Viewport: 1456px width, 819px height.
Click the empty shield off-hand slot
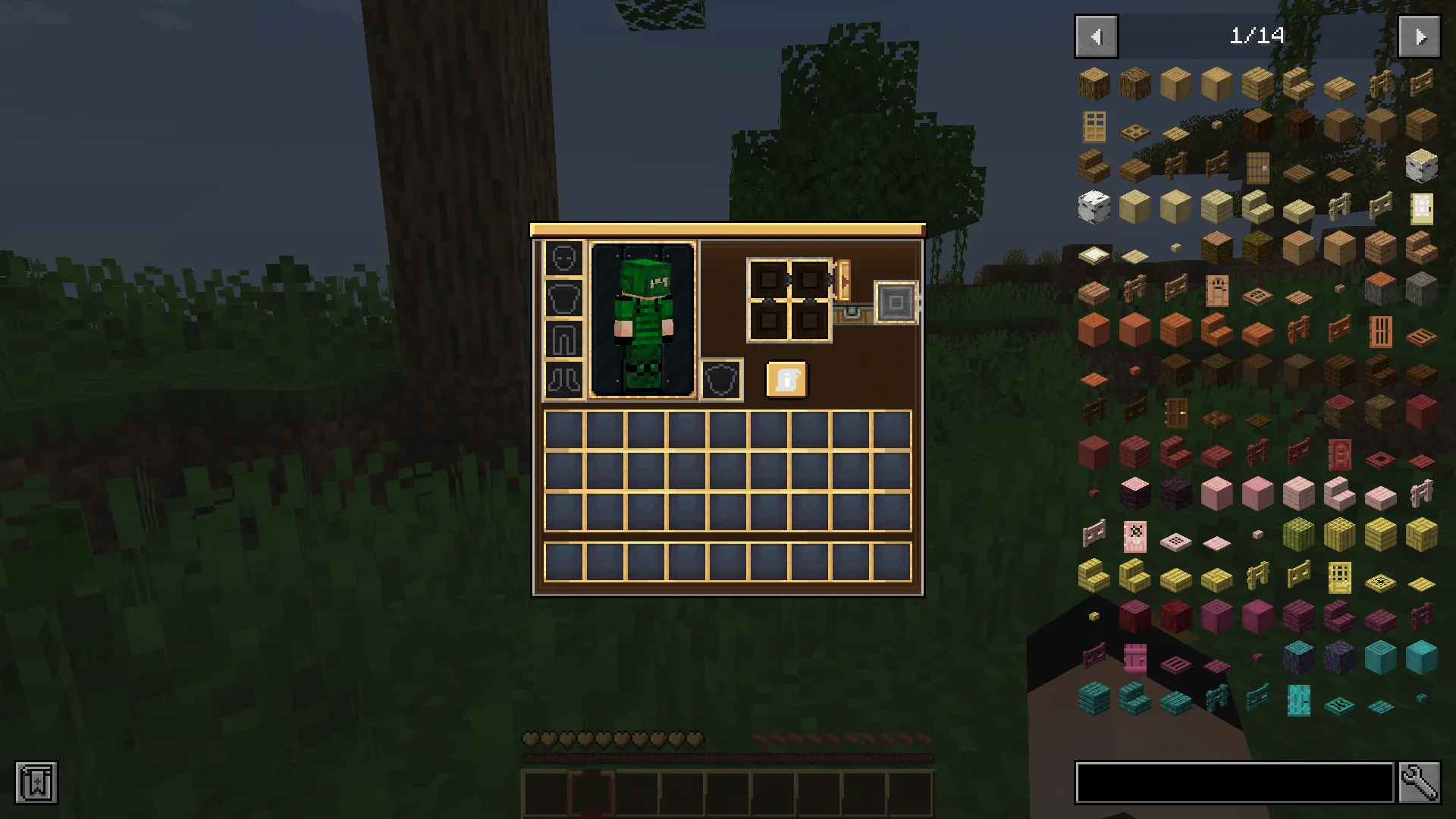[x=721, y=379]
